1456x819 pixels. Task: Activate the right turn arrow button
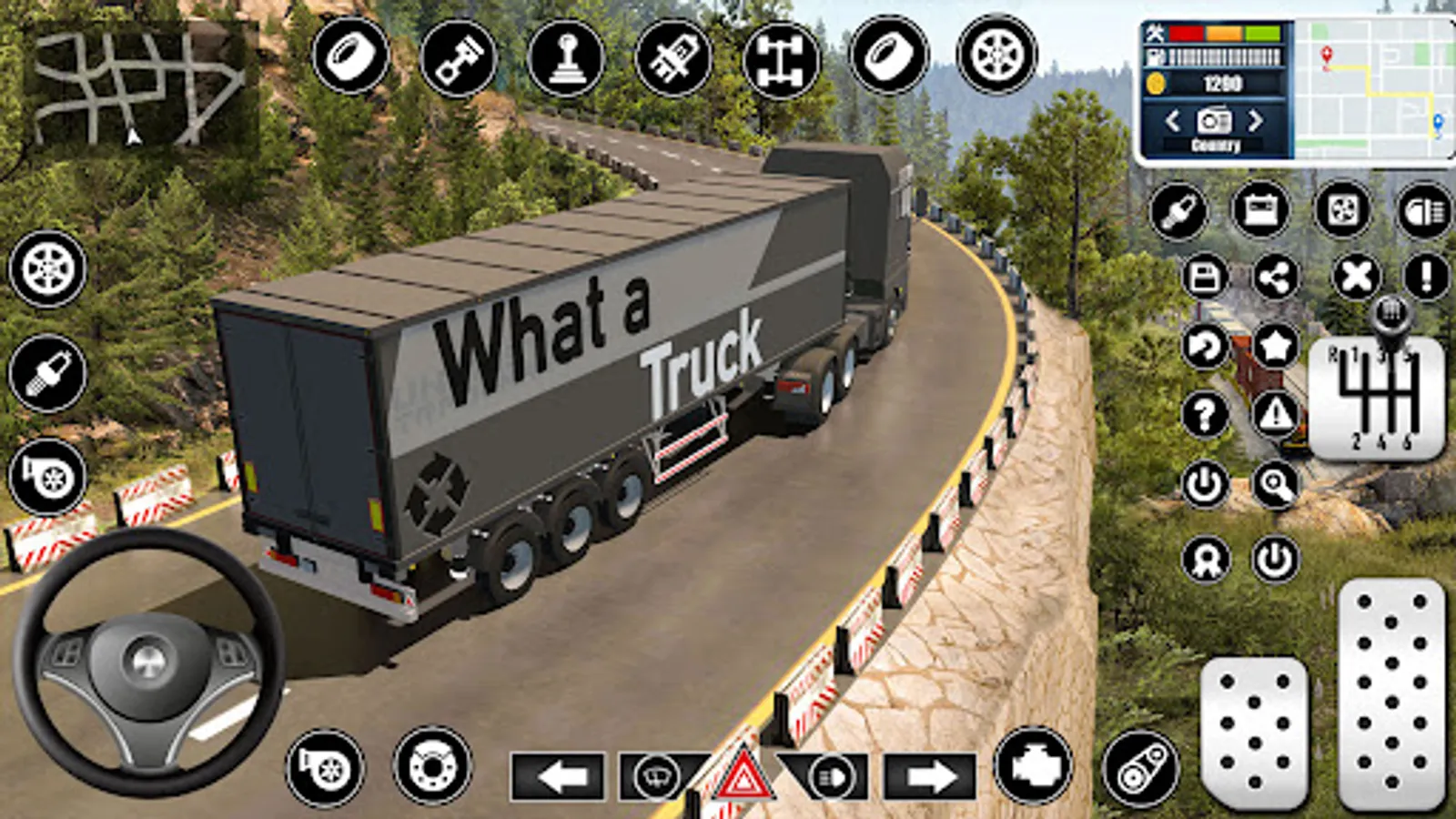pyautogui.click(x=929, y=778)
